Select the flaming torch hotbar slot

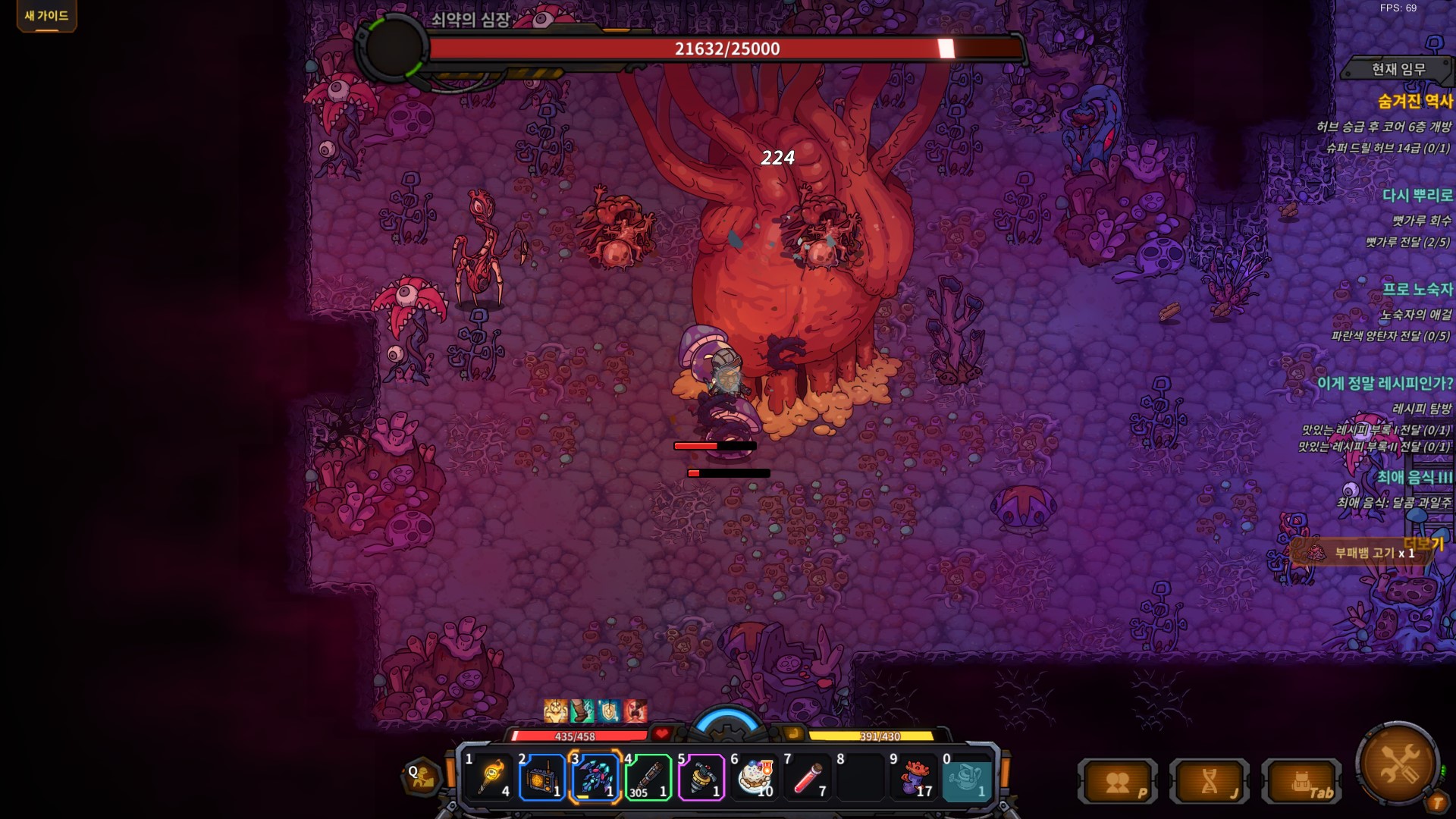pyautogui.click(x=491, y=777)
